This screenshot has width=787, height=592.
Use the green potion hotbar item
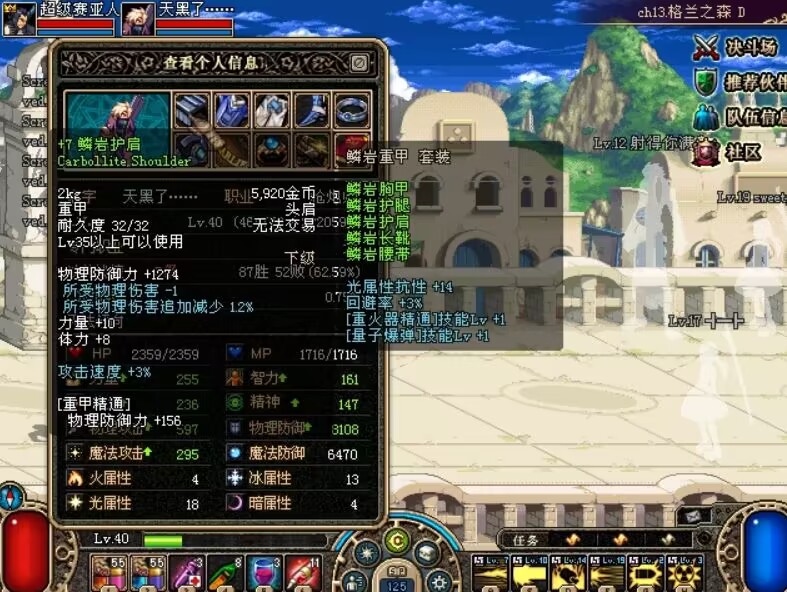click(x=224, y=574)
